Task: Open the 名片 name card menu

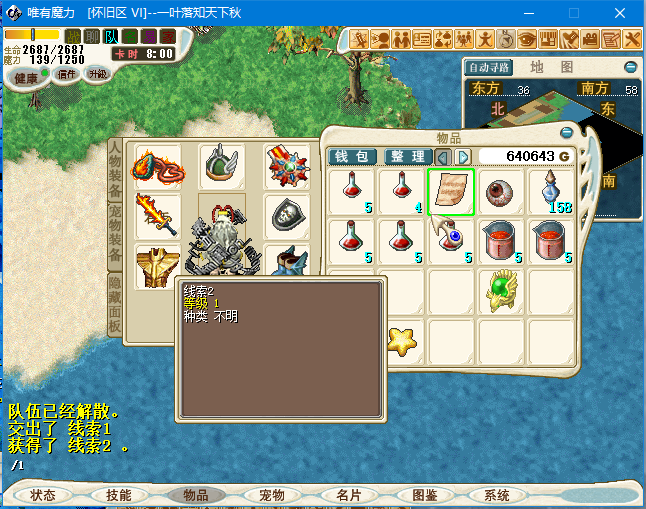Action: tap(348, 495)
